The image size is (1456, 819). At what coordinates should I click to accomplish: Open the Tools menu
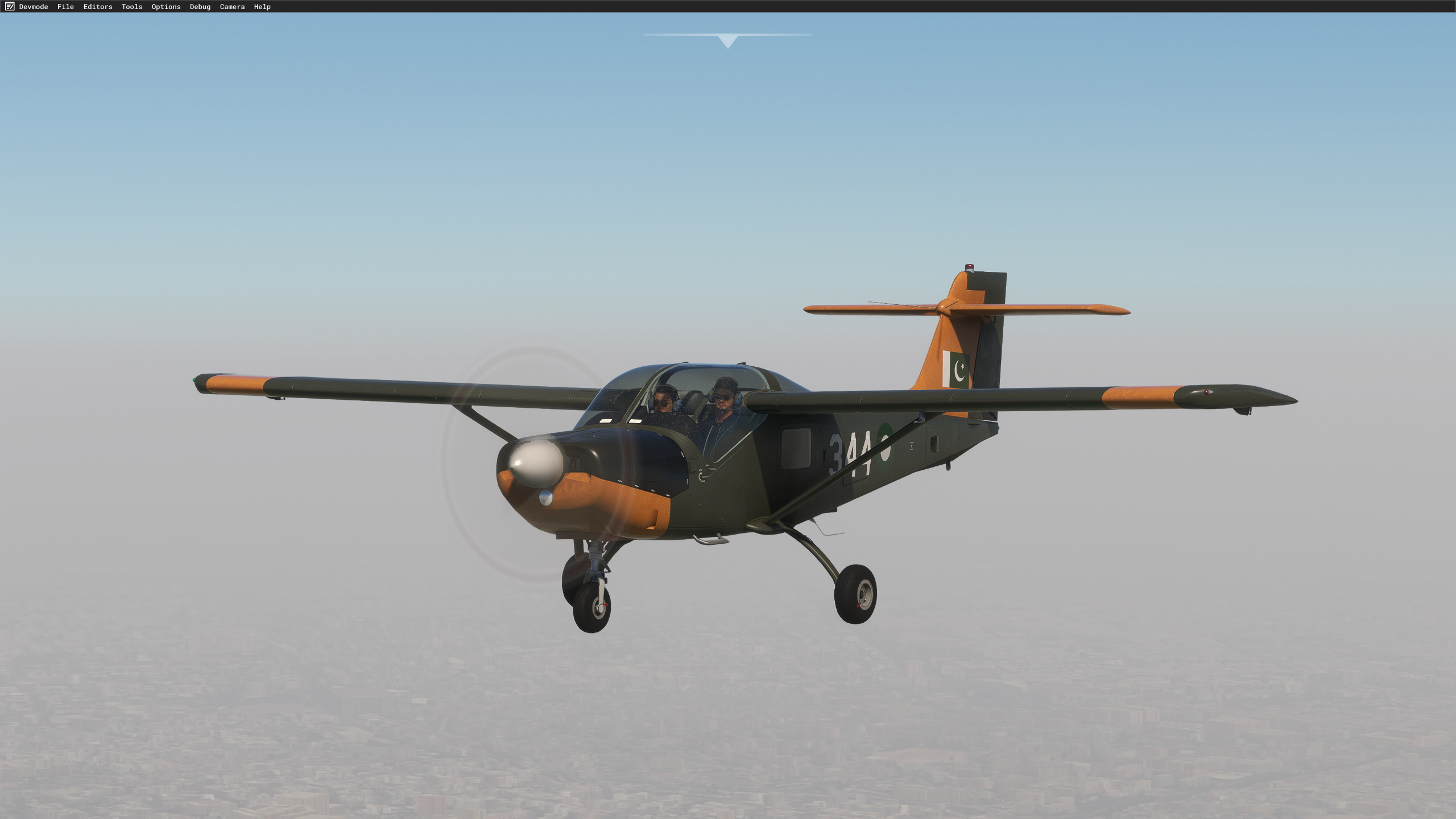coord(130,7)
